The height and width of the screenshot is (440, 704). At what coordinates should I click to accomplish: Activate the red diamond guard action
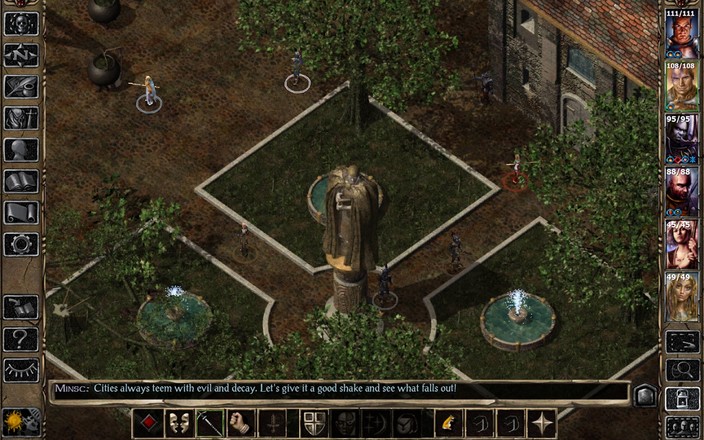[x=148, y=423]
